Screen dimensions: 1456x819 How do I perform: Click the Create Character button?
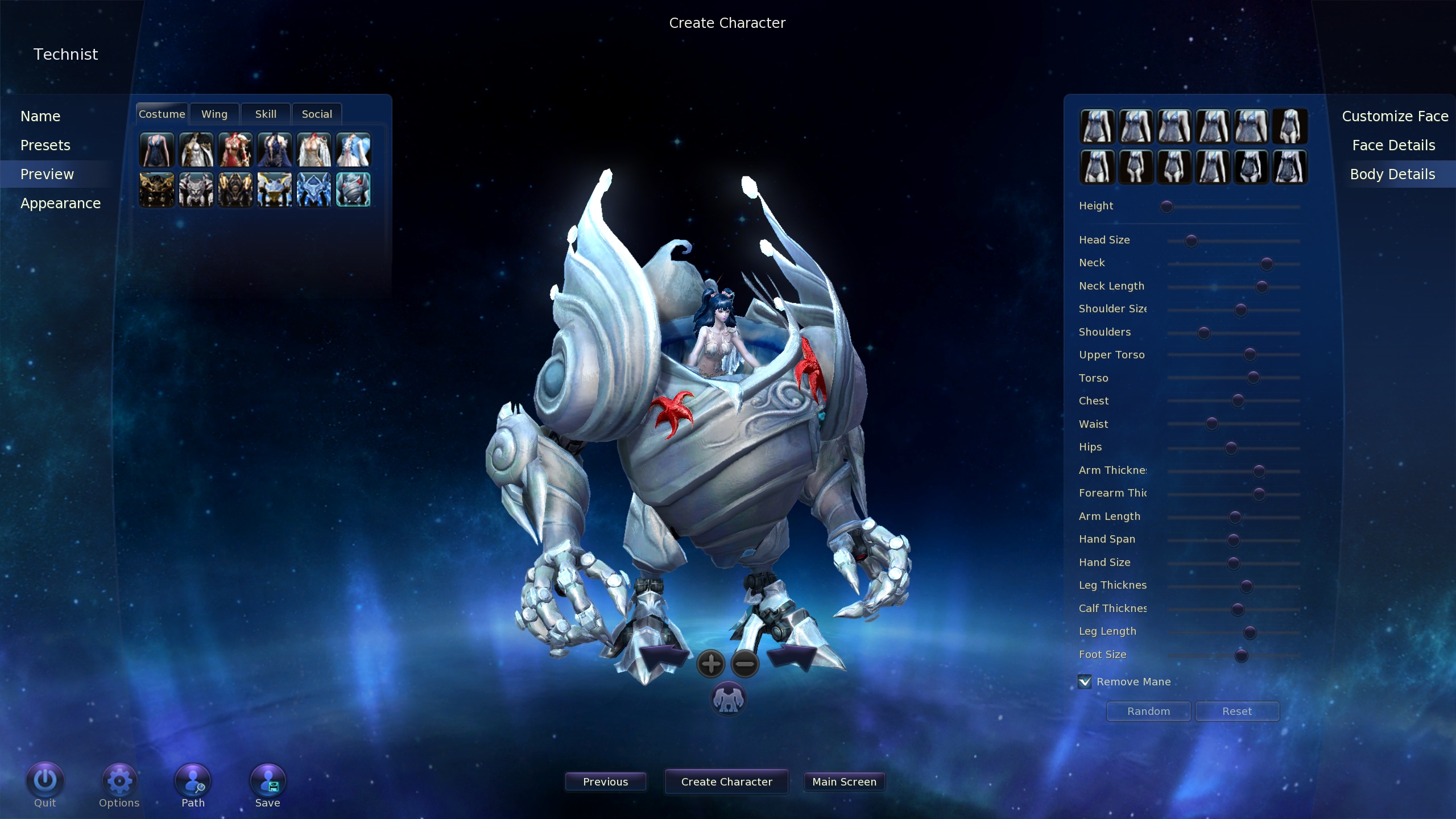(x=726, y=782)
